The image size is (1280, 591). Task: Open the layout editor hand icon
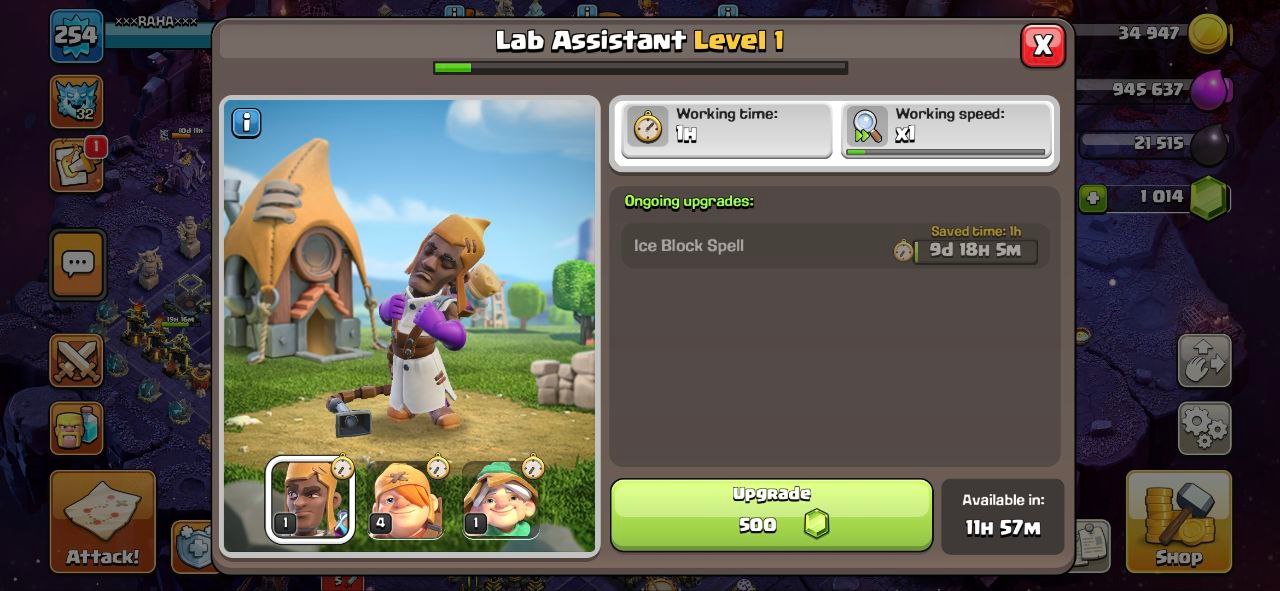[x=1204, y=360]
